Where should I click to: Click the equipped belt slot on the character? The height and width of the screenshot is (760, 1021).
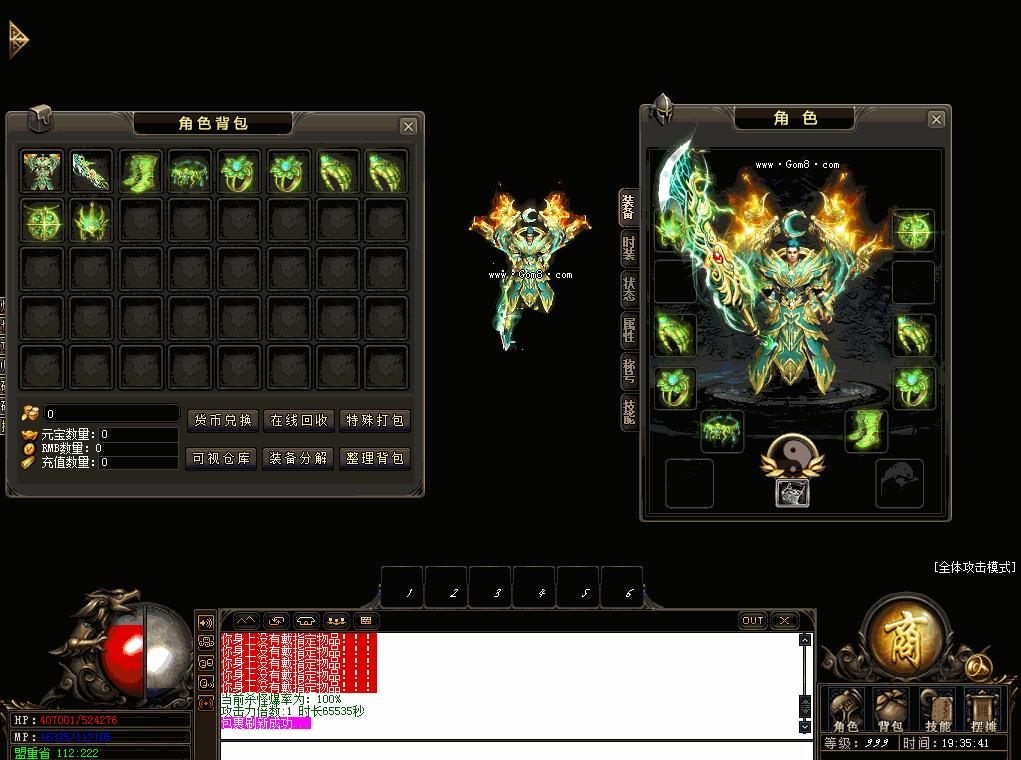tap(721, 430)
